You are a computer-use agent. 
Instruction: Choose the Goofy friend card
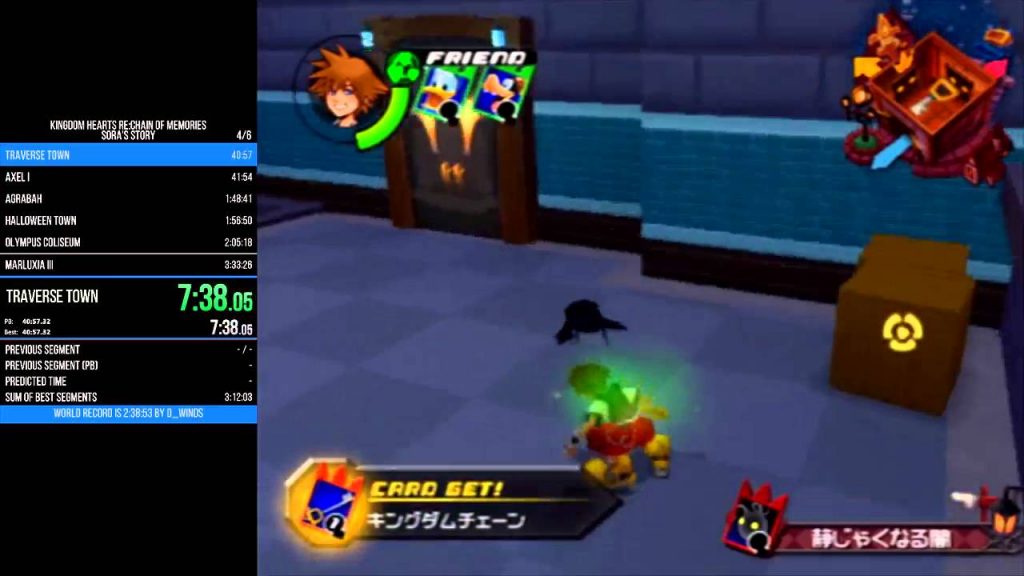[497, 93]
